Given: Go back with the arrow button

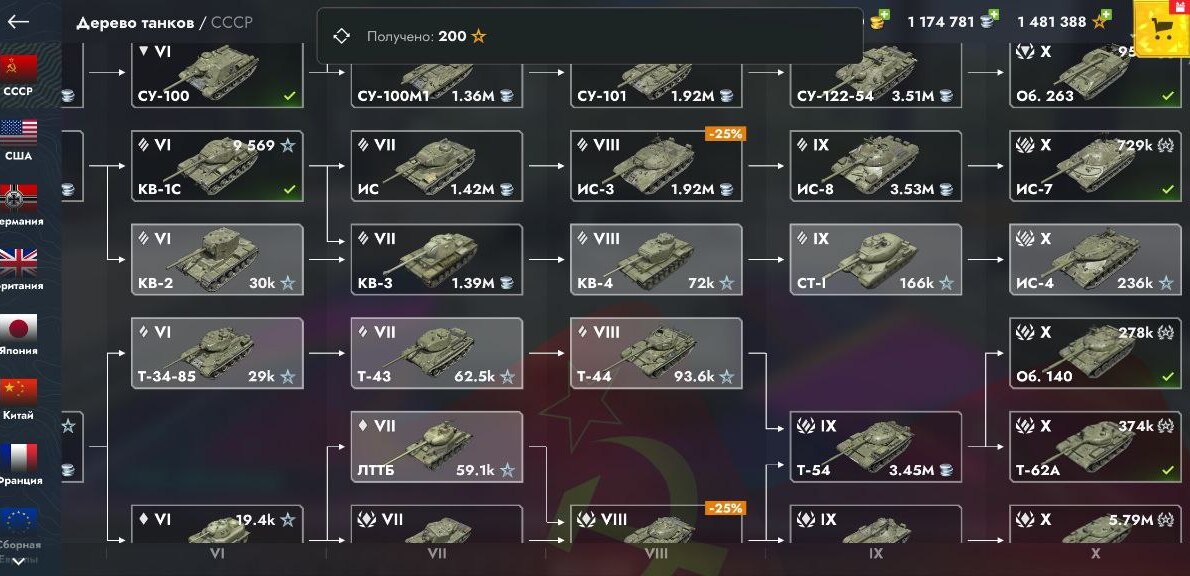Looking at the screenshot, I should click(x=18, y=22).
